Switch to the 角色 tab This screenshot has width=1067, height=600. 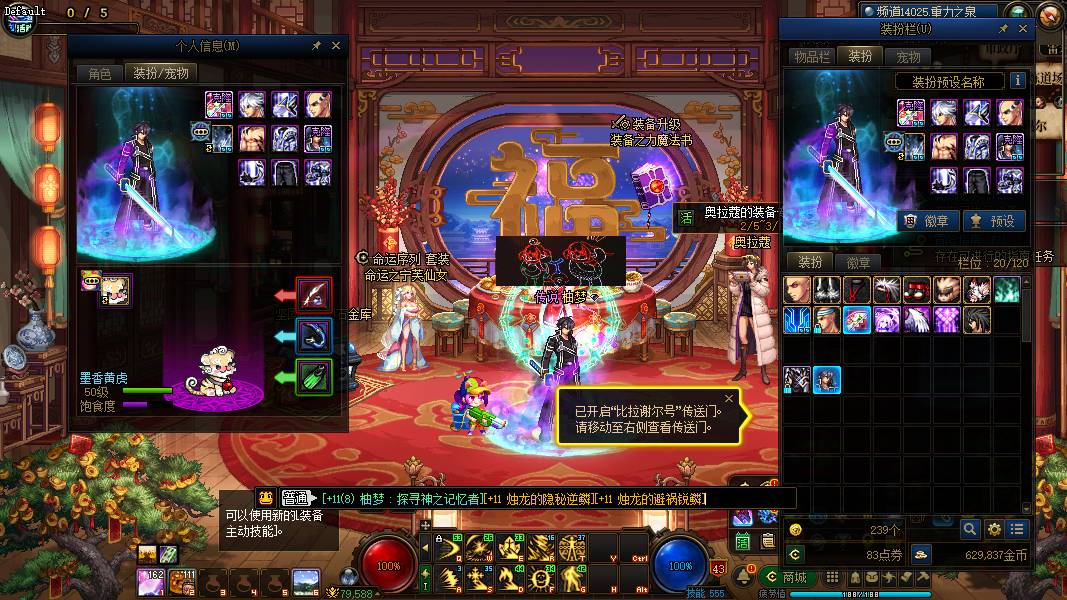pyautogui.click(x=100, y=73)
